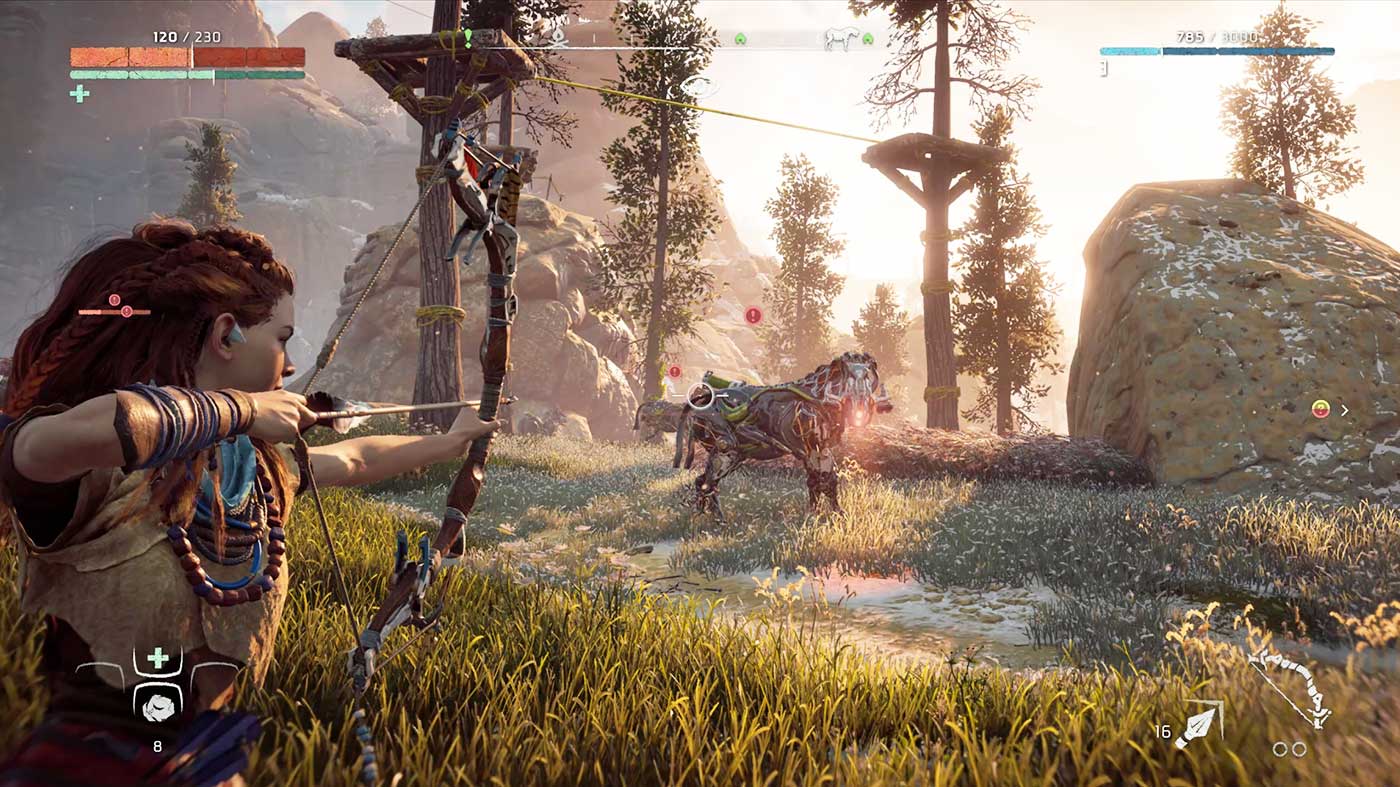Click the medicine pouch cross under health bar
Viewport: 1400px width, 787px height.
[x=79, y=93]
